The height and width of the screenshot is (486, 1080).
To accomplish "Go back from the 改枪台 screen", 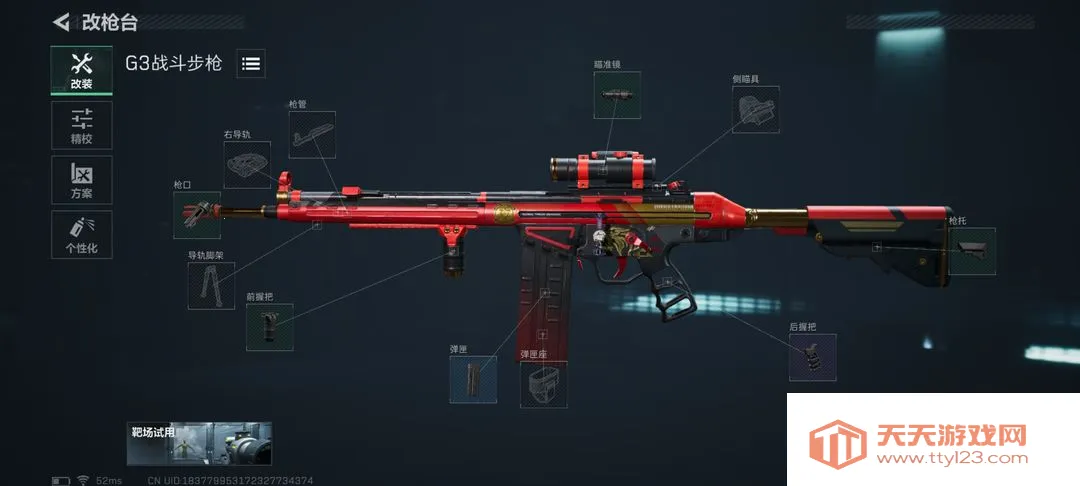I will coord(62,21).
